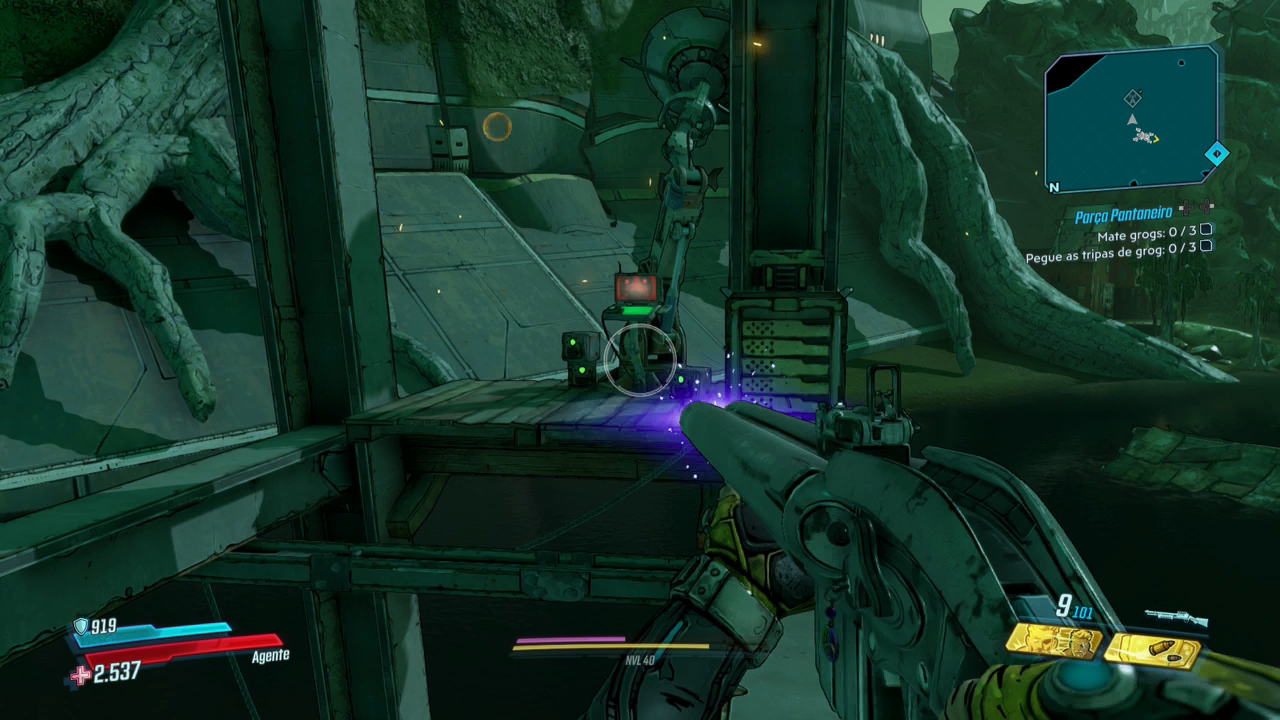
Task: Click the shield icon beside 919
Action: click(81, 627)
